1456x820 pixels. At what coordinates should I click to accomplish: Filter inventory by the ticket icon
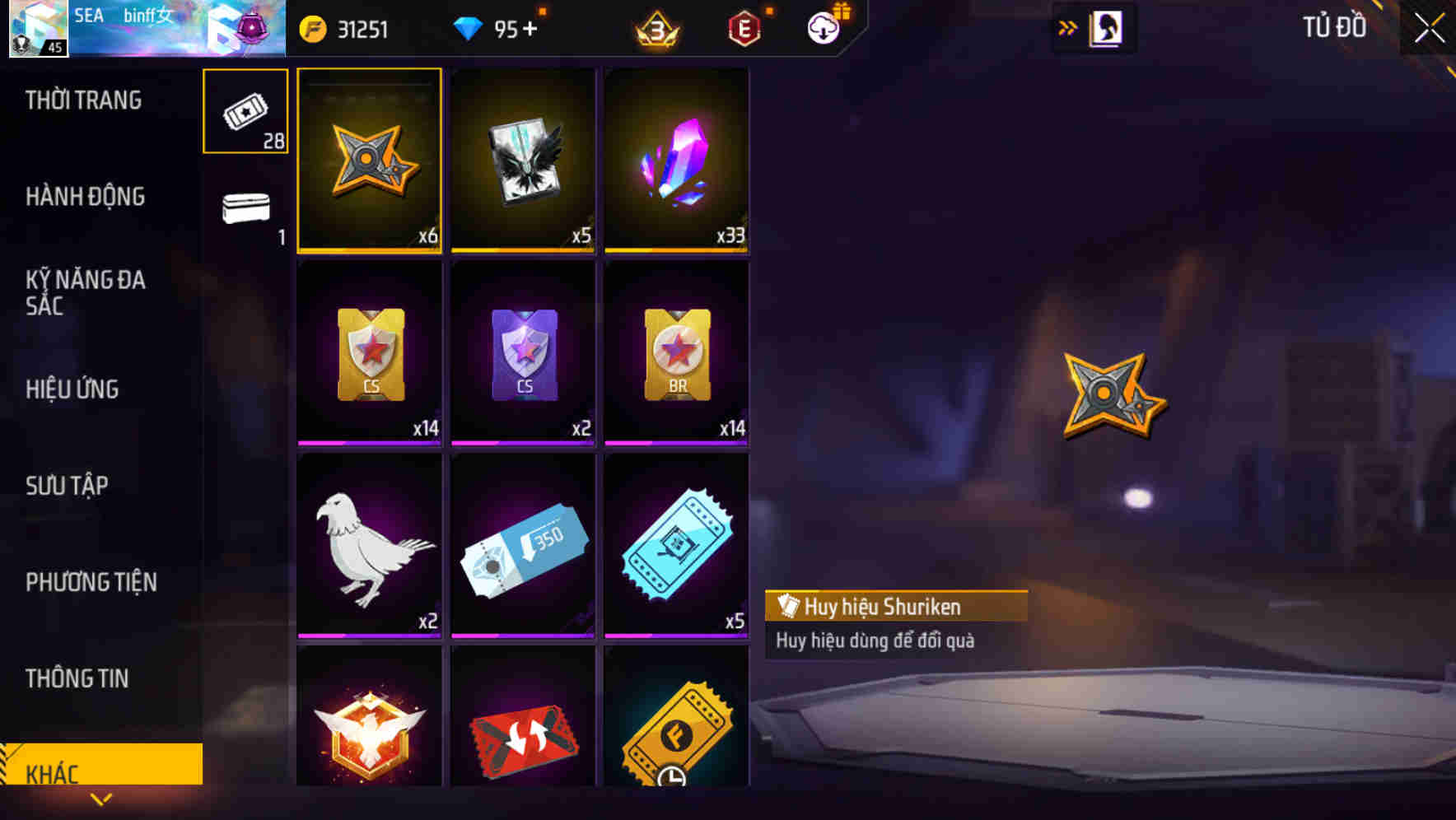(x=245, y=111)
